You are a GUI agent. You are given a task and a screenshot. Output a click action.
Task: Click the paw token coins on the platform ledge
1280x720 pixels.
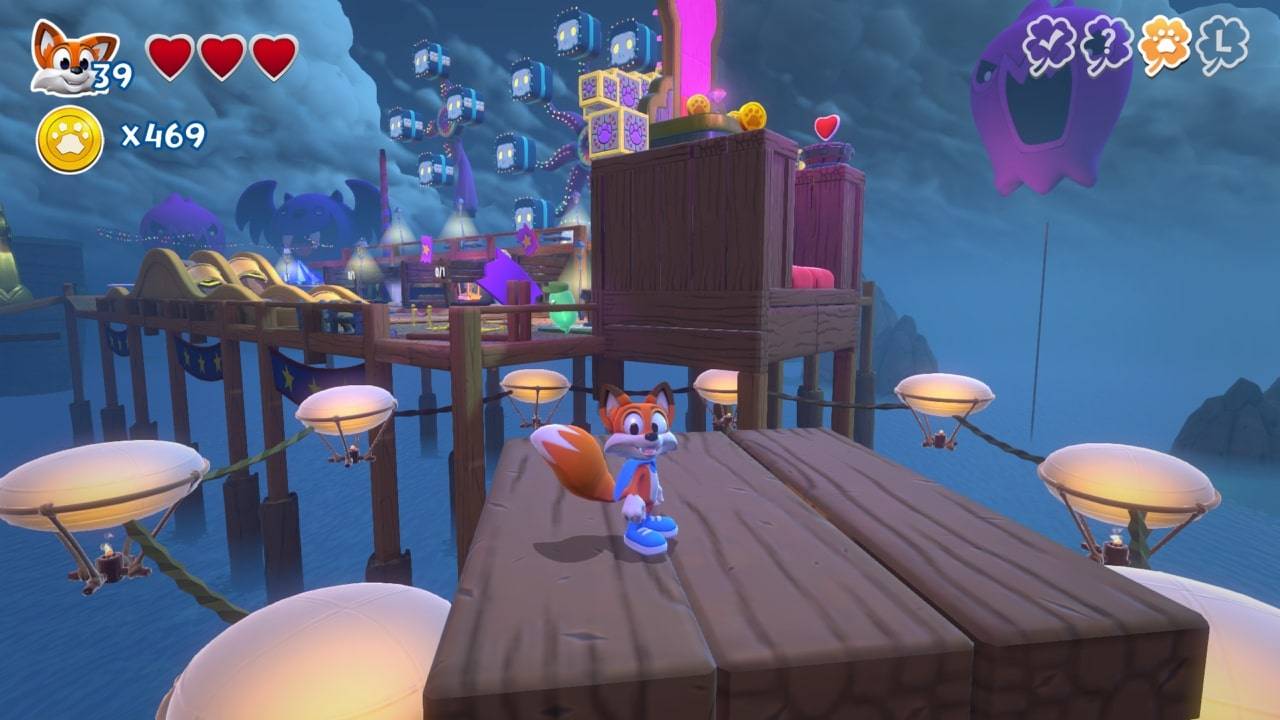coord(750,115)
